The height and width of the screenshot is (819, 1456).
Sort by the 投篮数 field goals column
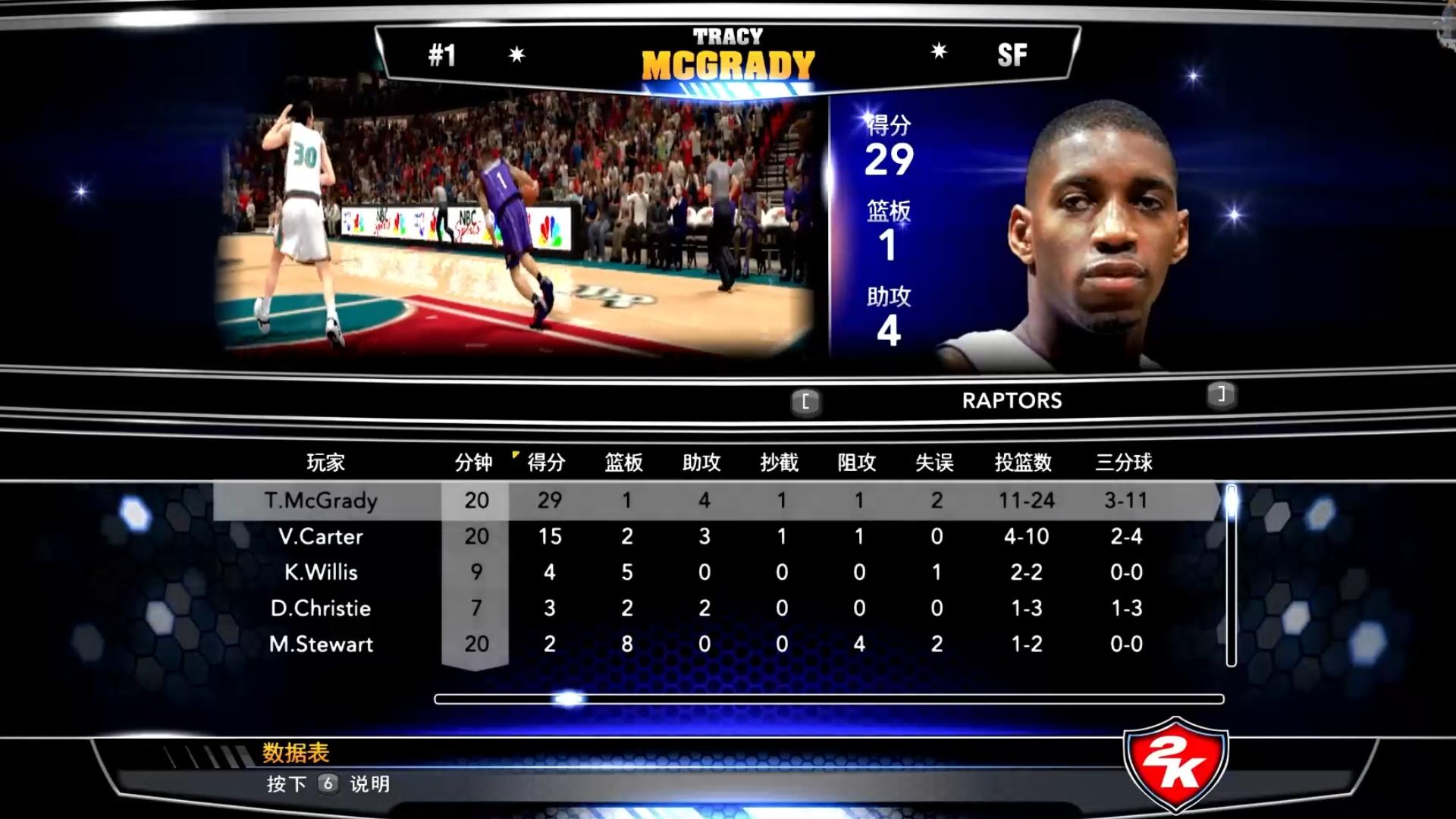point(1023,462)
